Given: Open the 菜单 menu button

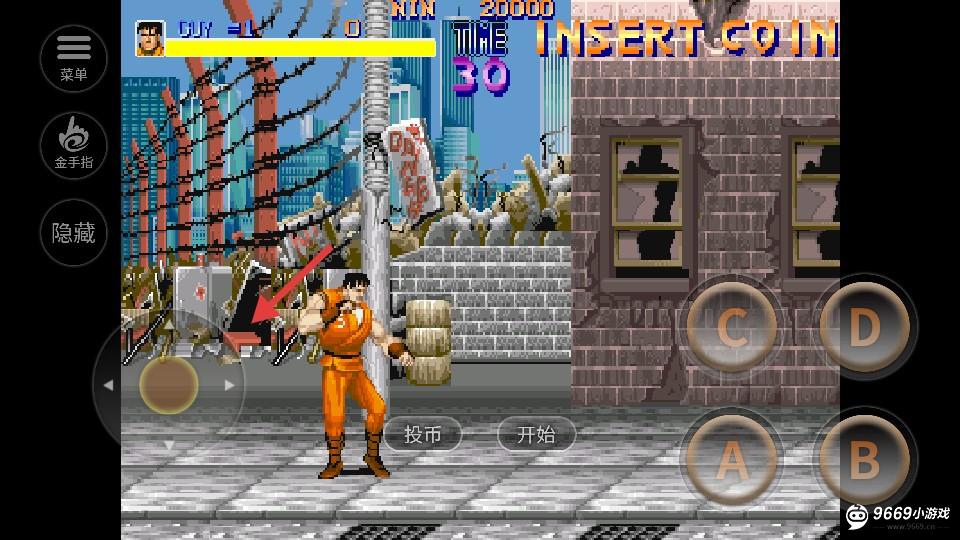Looking at the screenshot, I should 74,57.
